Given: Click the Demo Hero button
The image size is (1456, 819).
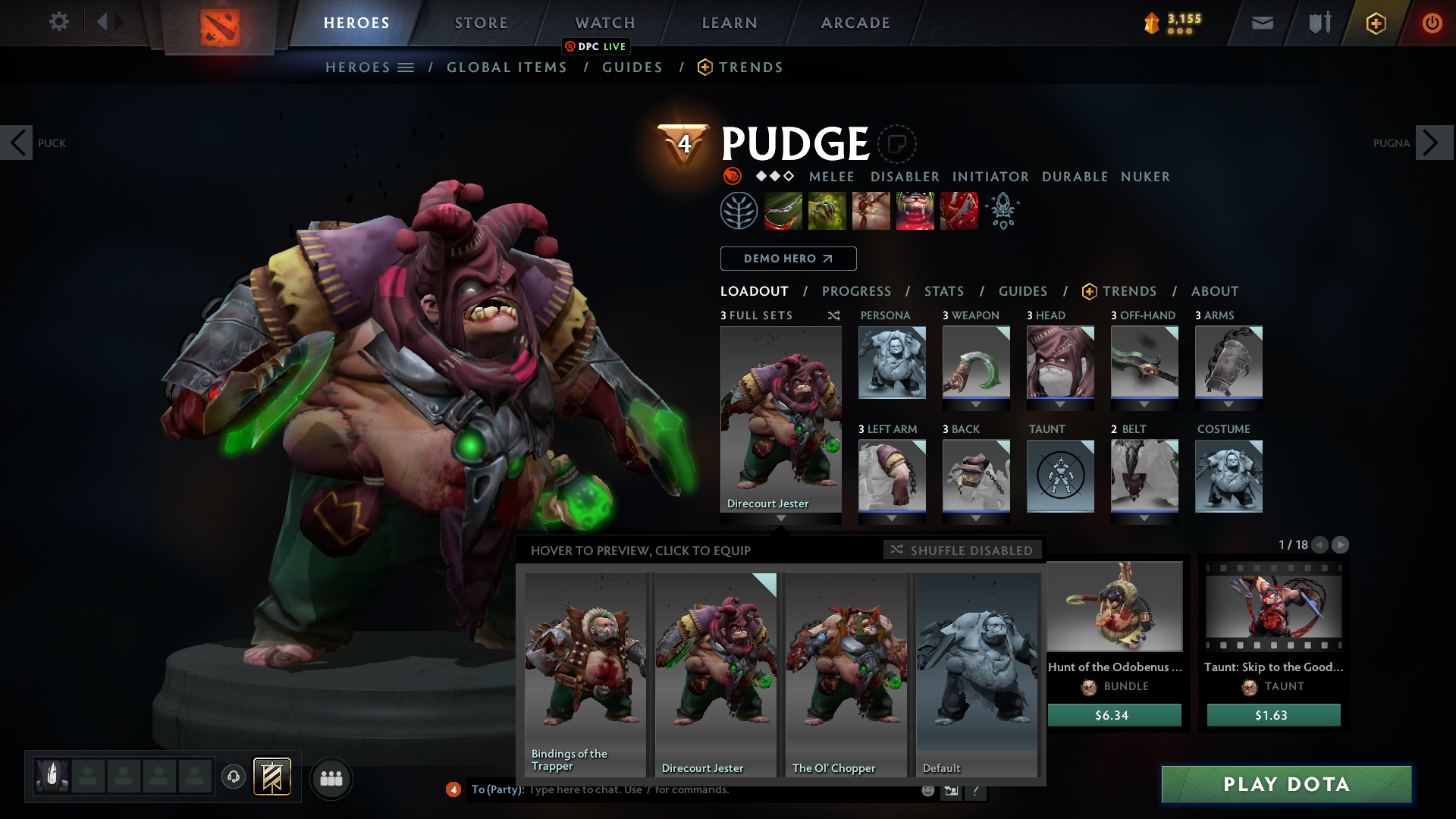Looking at the screenshot, I should pyautogui.click(x=787, y=259).
